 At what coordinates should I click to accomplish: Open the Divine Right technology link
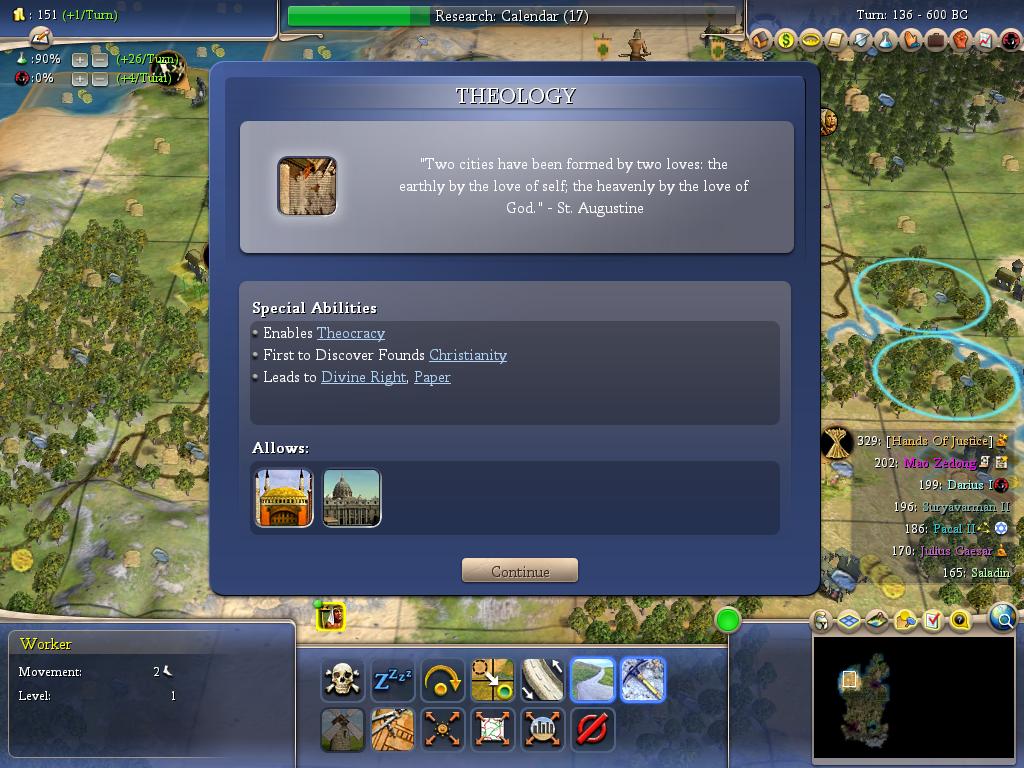coord(363,377)
